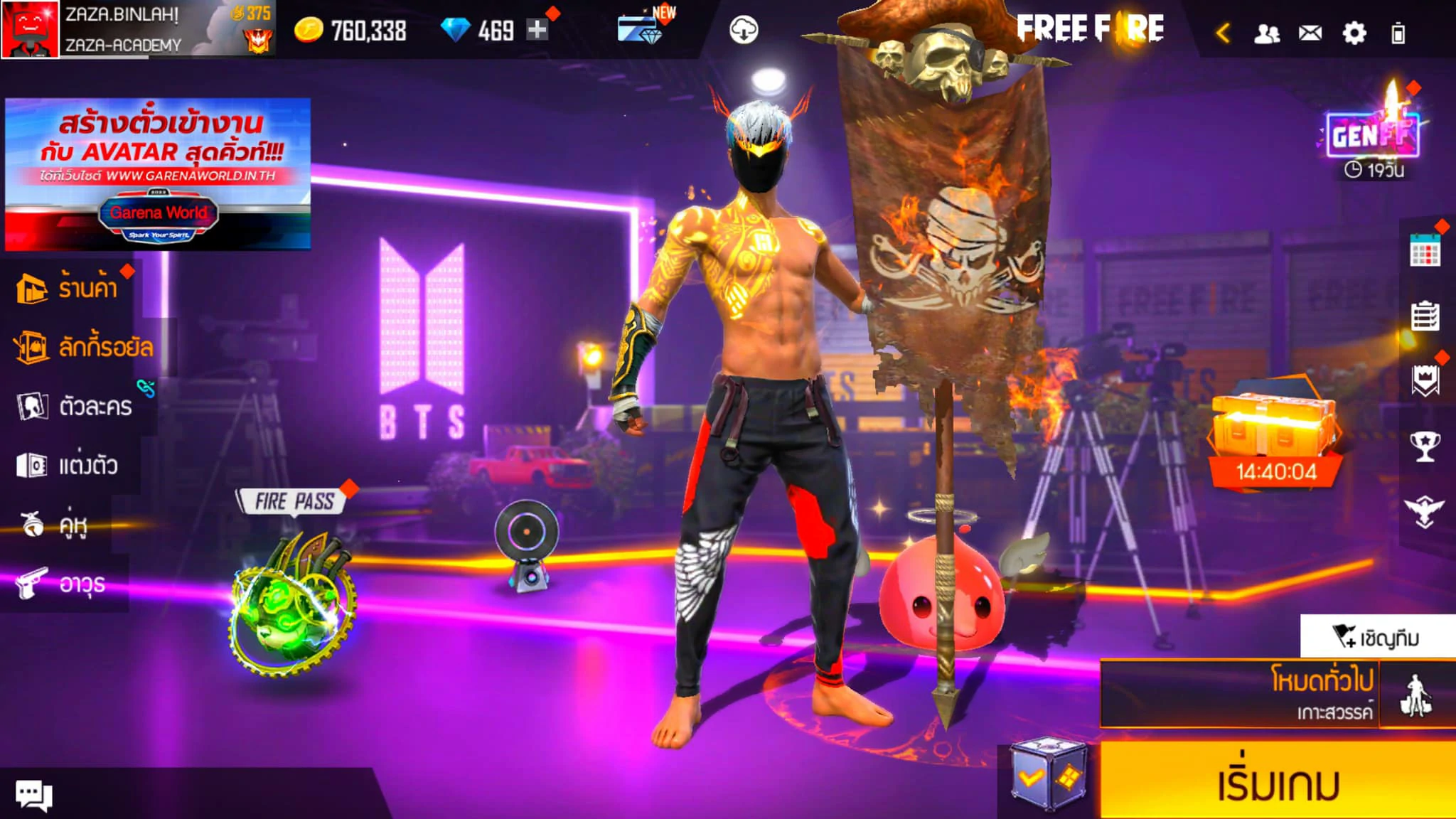This screenshot has height=819, width=1456.
Task: Open the ร้านค้า shop menu
Action: click(70, 288)
